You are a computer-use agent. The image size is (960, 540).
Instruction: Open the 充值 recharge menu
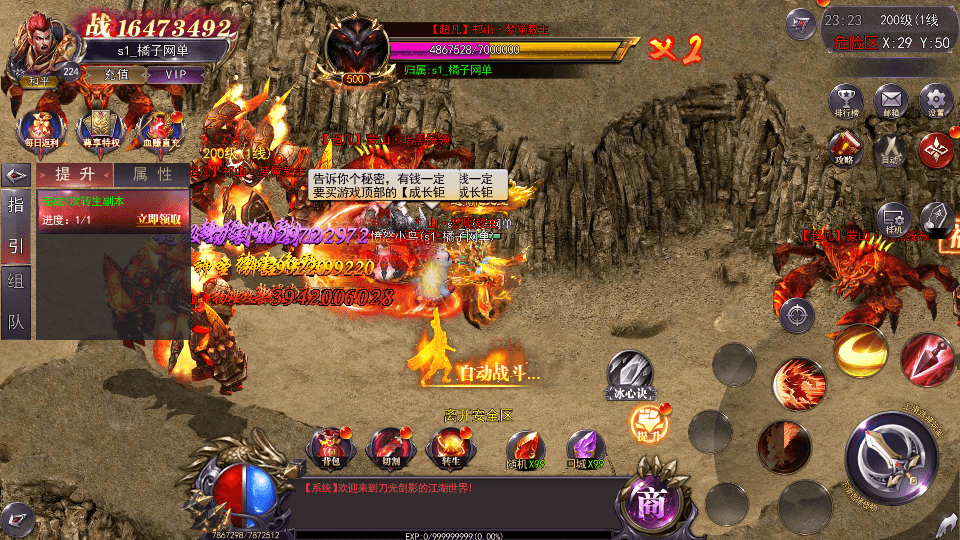pos(116,75)
